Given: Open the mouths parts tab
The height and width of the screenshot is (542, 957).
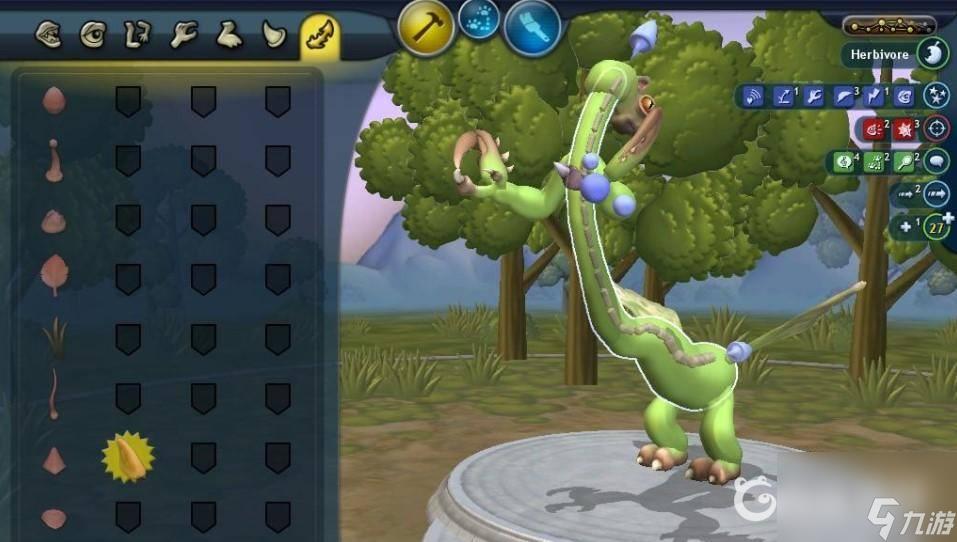Looking at the screenshot, I should (48, 36).
